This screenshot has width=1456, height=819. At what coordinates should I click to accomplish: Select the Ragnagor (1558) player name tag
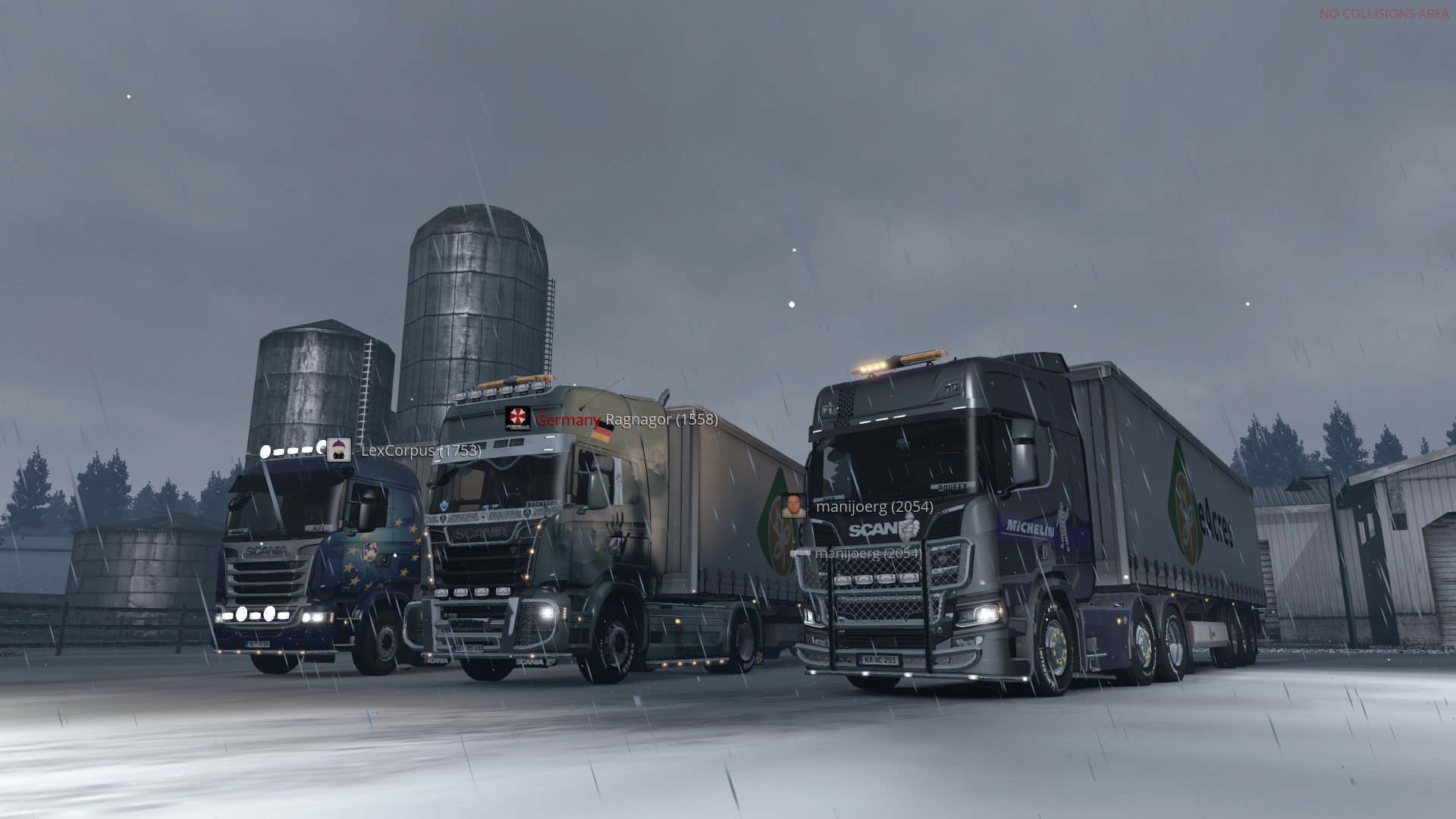(661, 419)
